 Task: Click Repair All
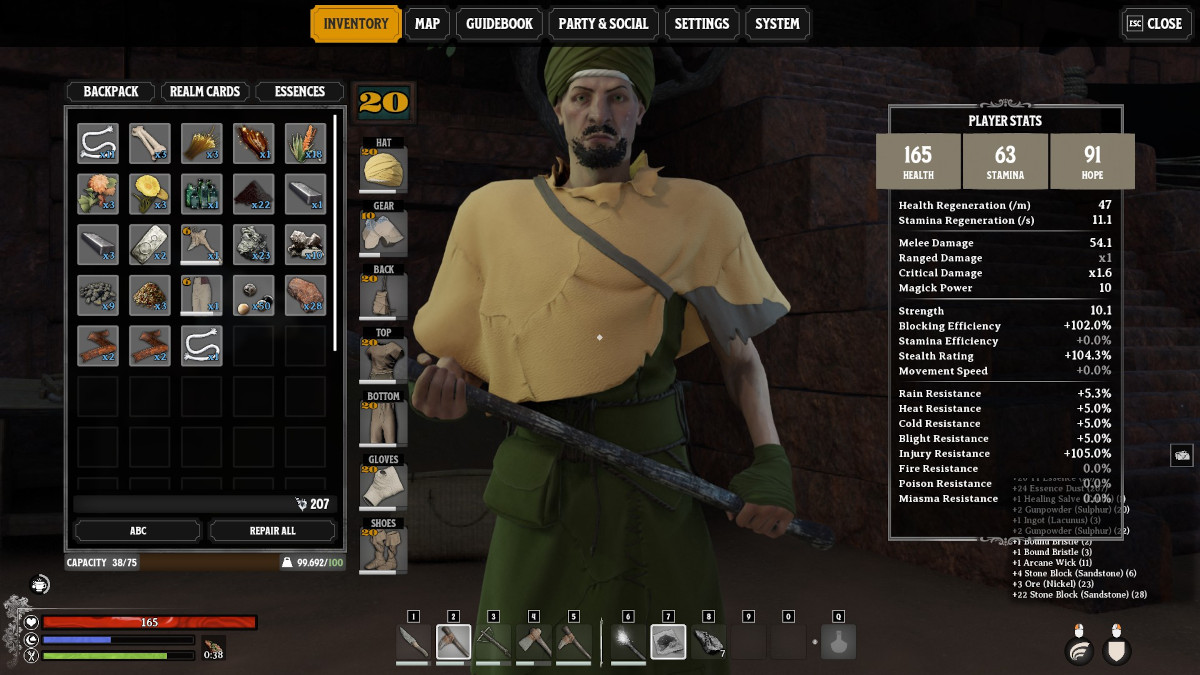[x=272, y=531]
